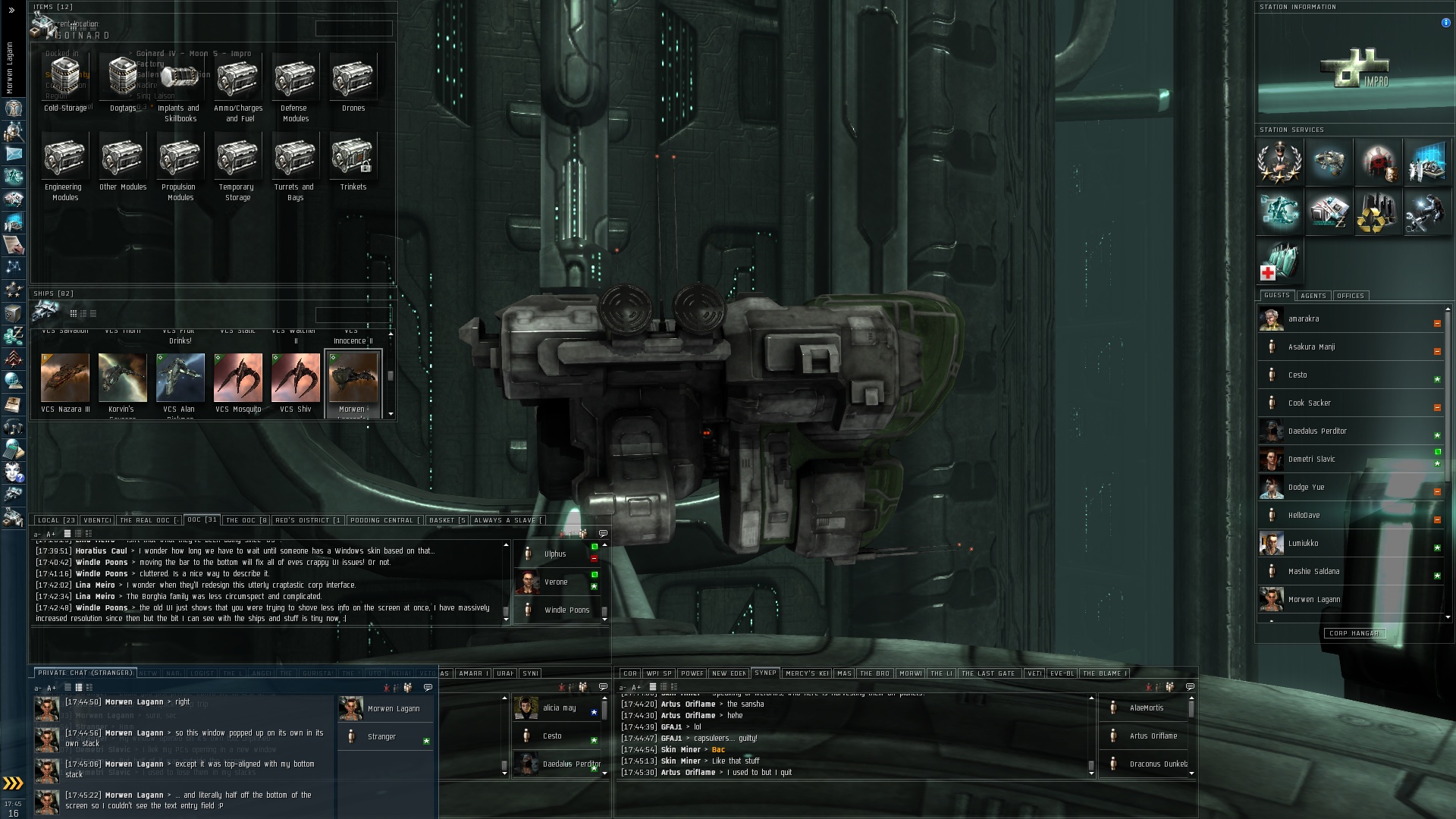Select Windle Poons in channel member list
The height and width of the screenshot is (819, 1456).
tap(566, 610)
